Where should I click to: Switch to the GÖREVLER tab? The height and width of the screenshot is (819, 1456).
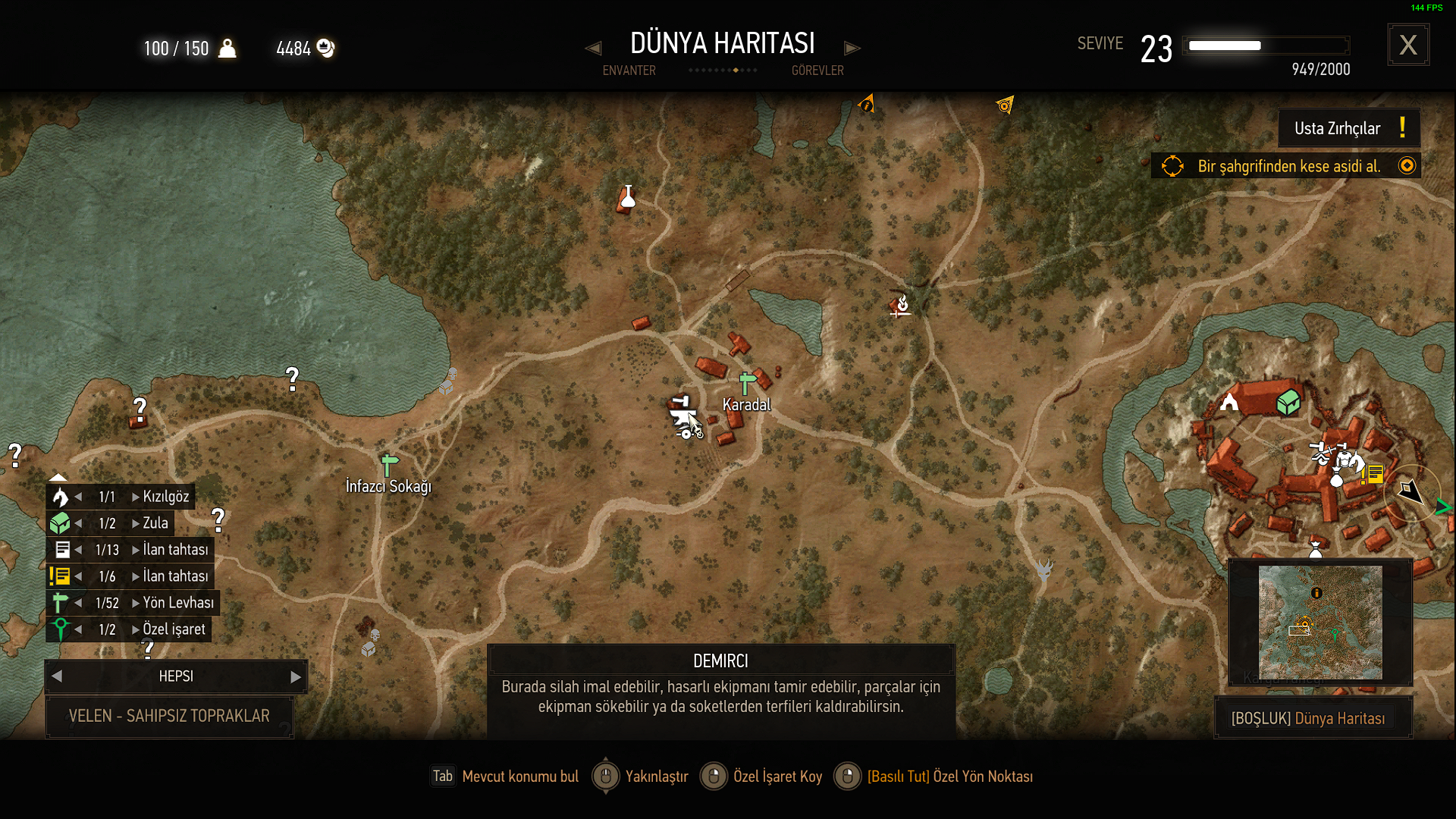pos(817,71)
